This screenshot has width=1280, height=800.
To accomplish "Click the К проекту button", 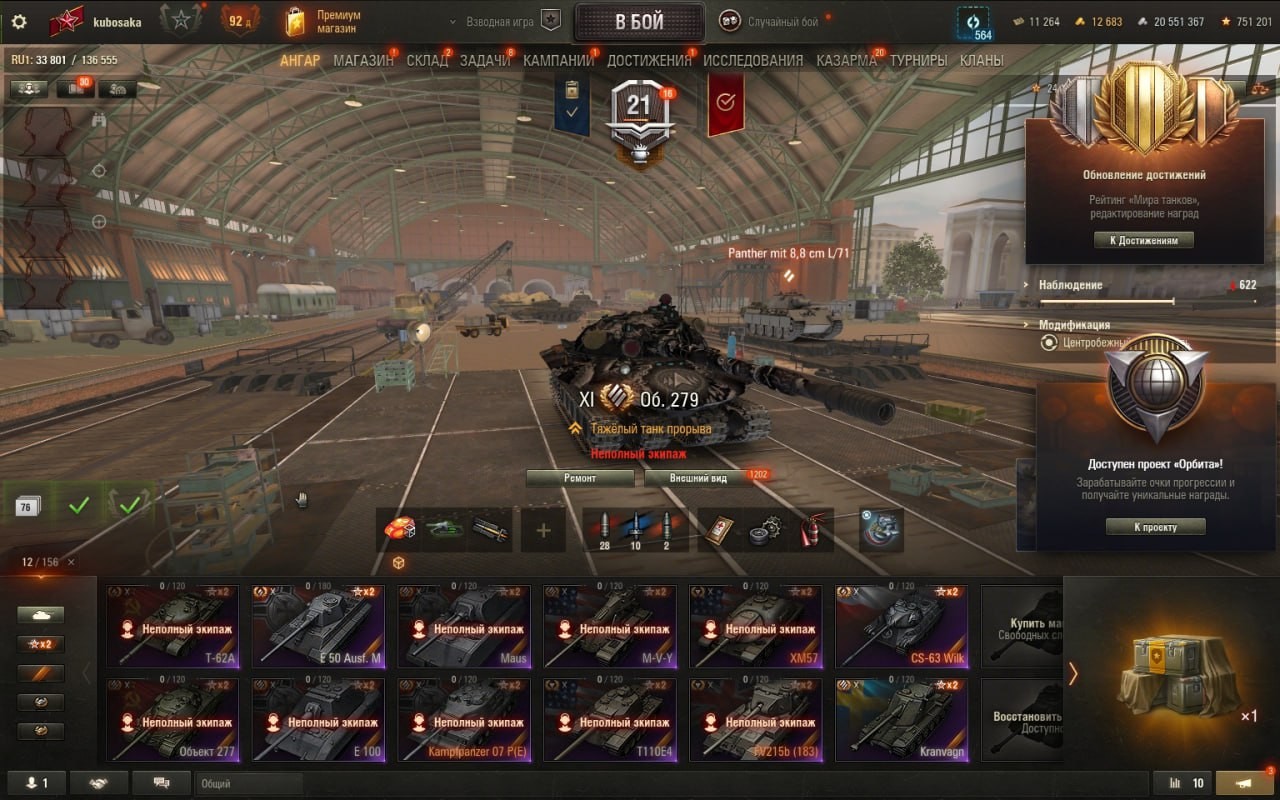I will point(1155,527).
